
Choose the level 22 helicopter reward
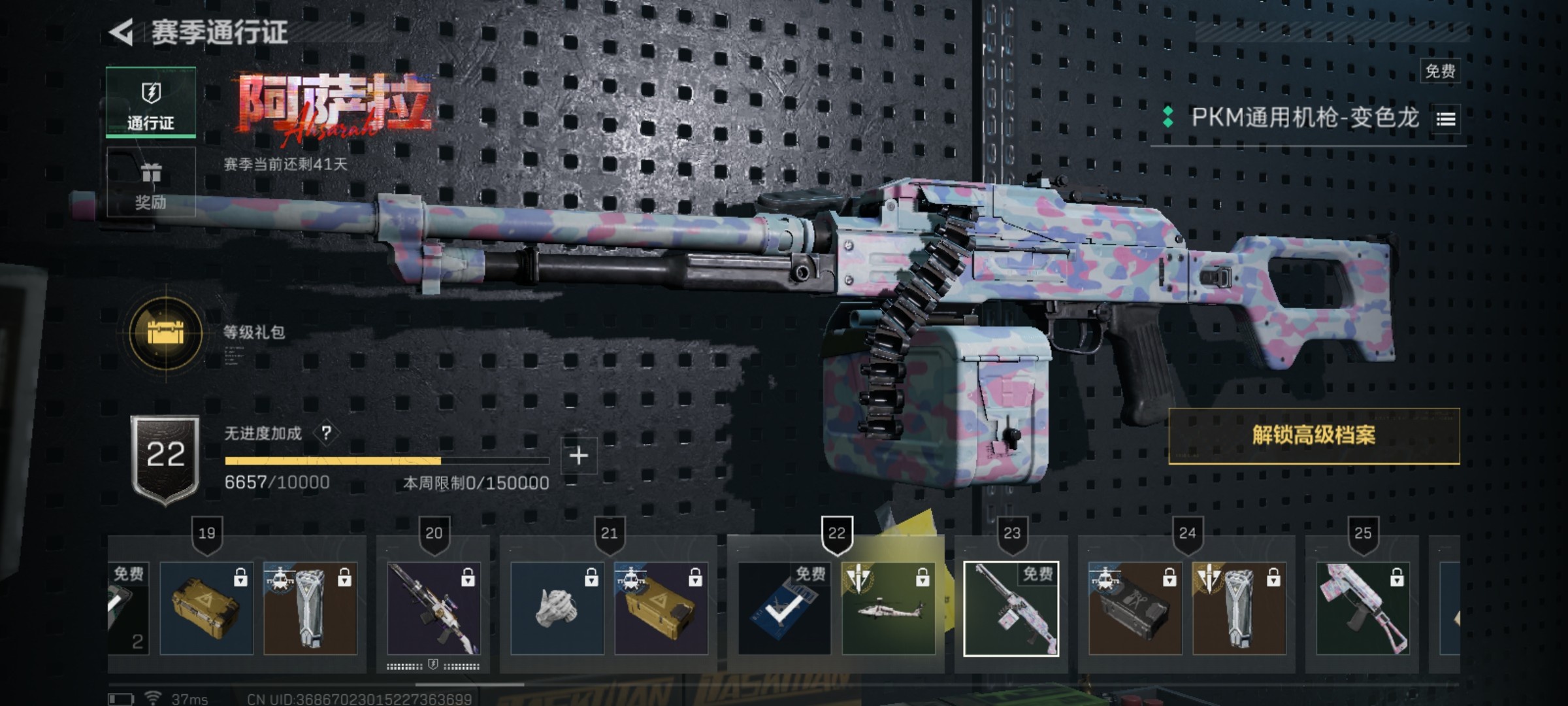[888, 608]
